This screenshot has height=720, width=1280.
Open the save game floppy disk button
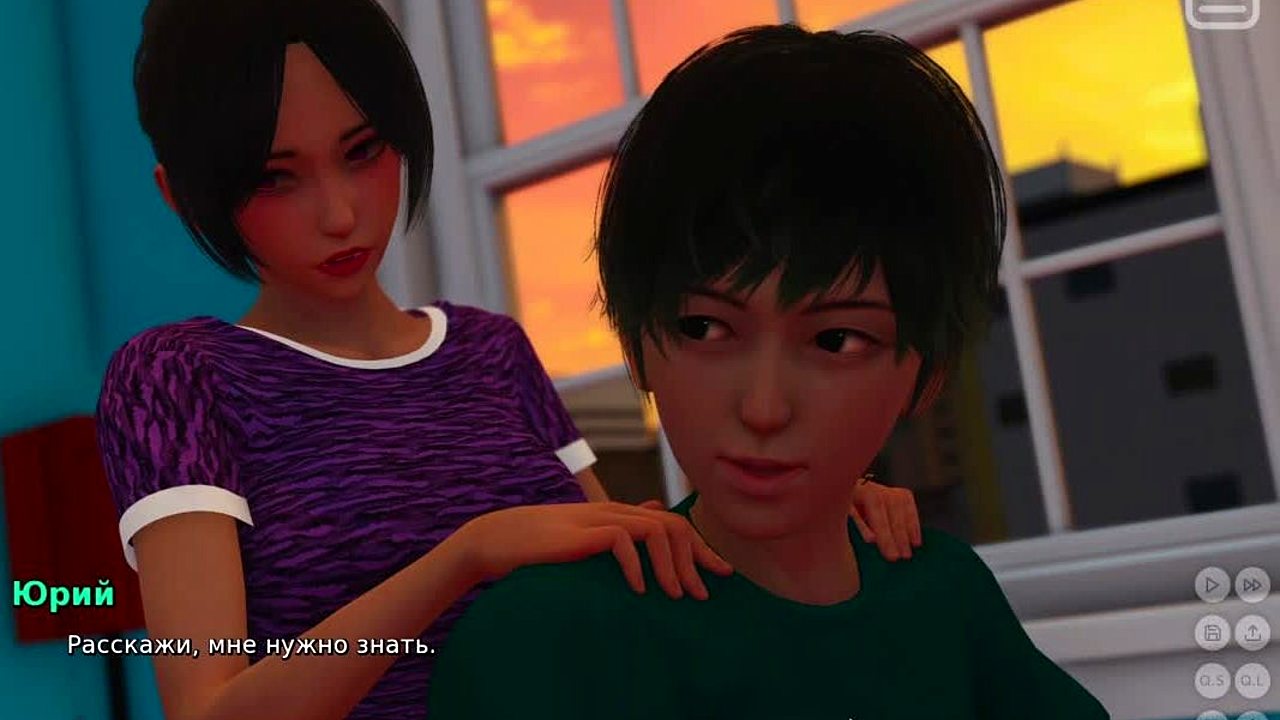tap(1212, 632)
